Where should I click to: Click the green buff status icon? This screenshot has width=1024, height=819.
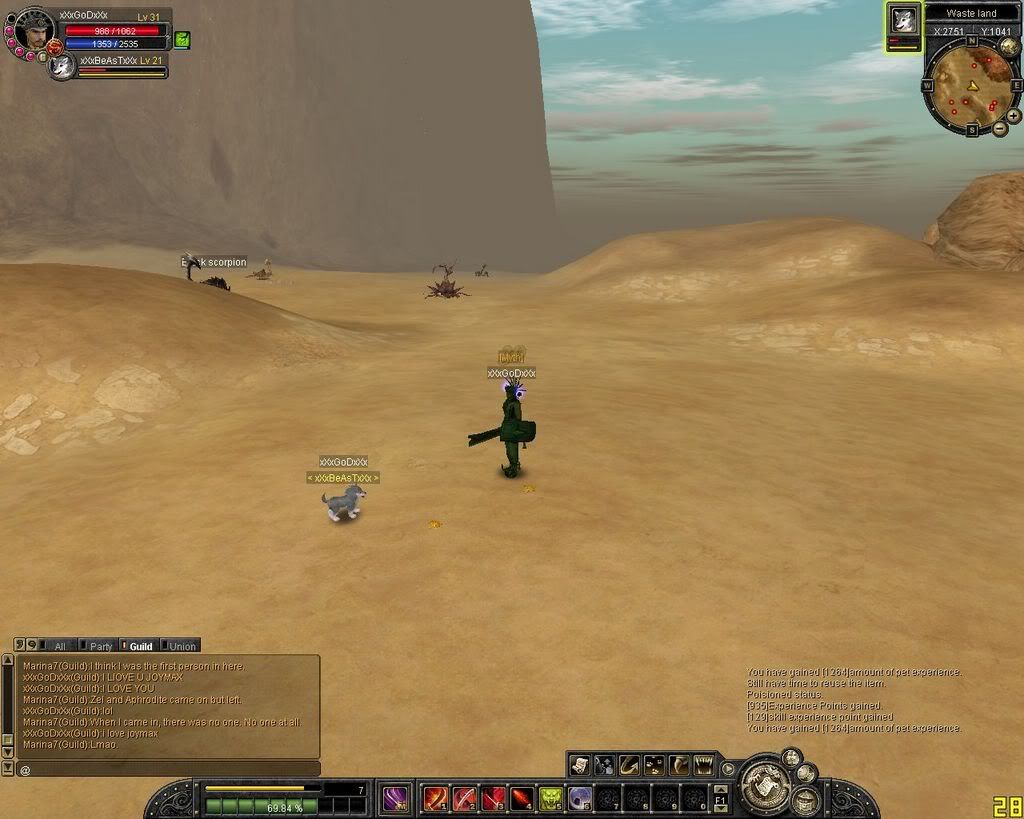(182, 39)
